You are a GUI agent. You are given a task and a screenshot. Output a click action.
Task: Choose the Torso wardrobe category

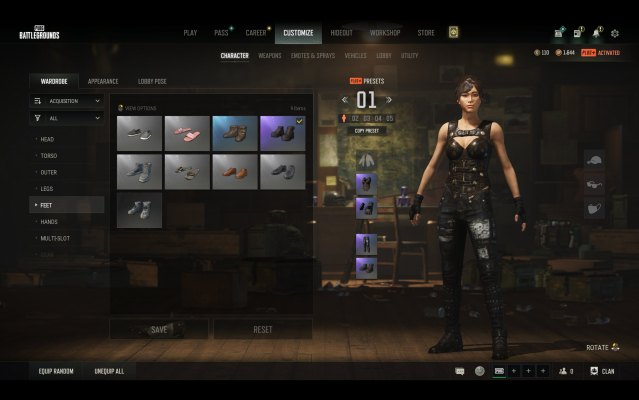(49, 156)
